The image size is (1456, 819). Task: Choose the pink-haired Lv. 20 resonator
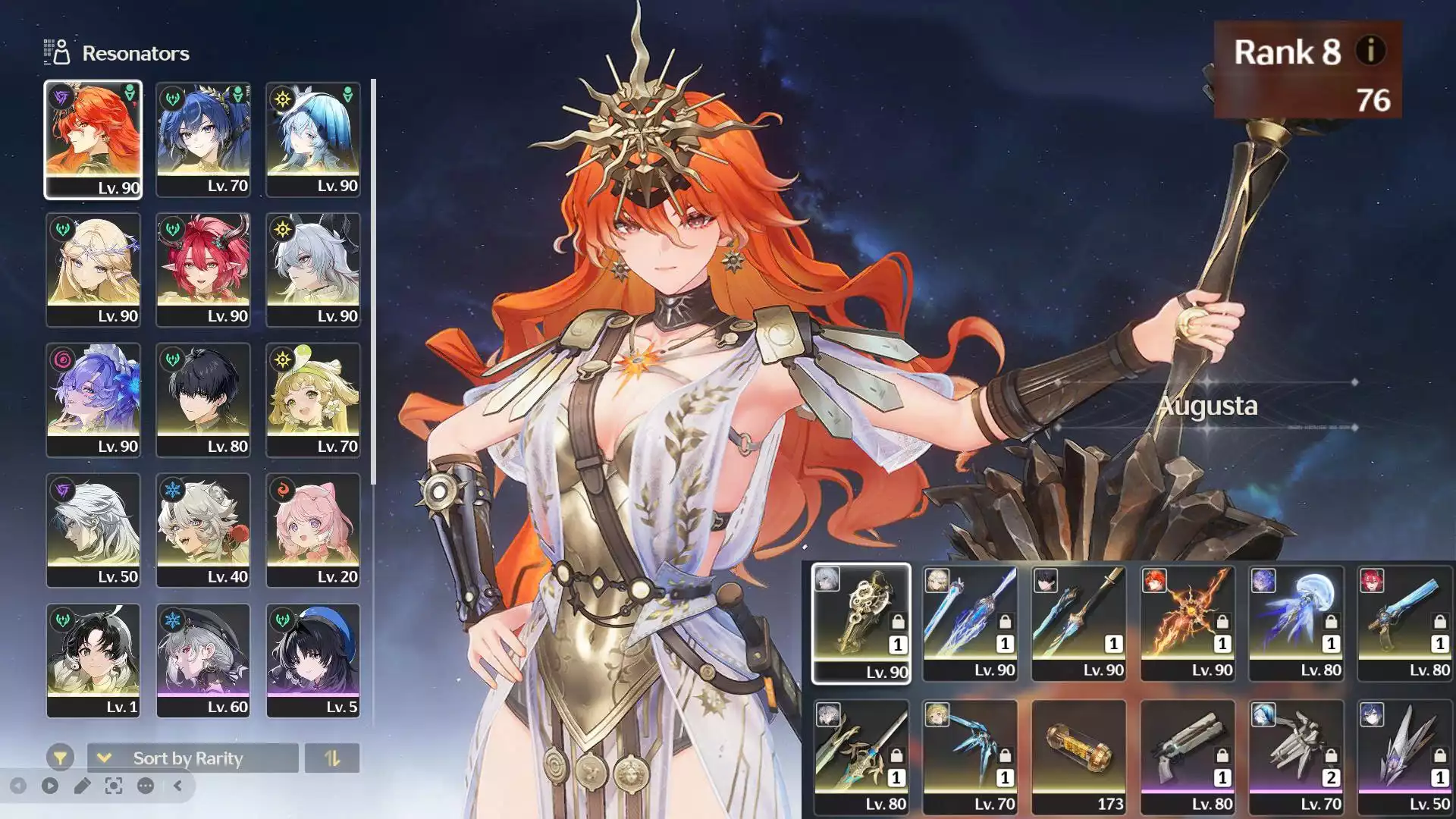313,530
